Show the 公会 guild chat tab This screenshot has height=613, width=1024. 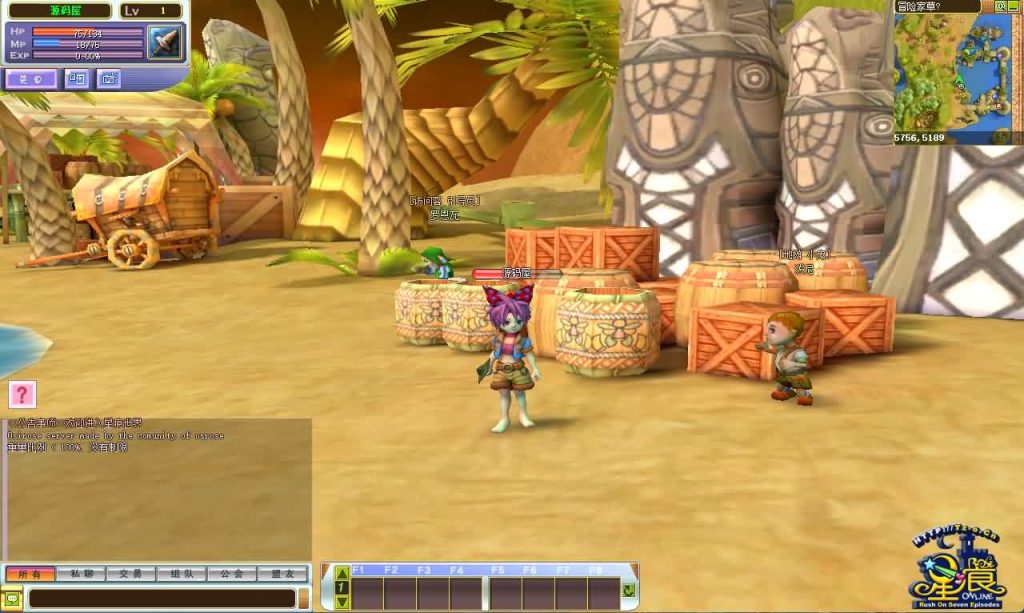[232, 574]
